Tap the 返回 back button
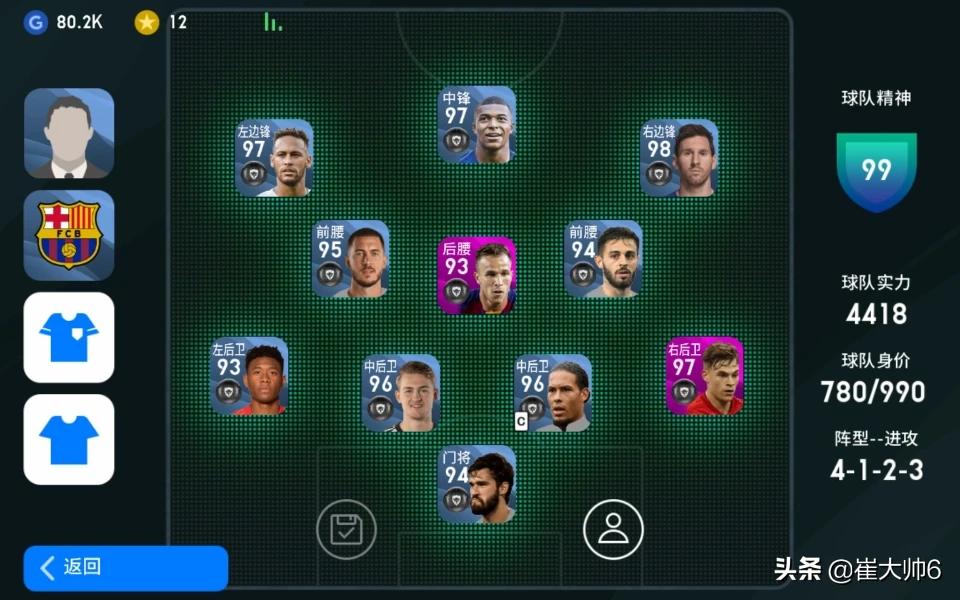The width and height of the screenshot is (960, 600). (125, 567)
